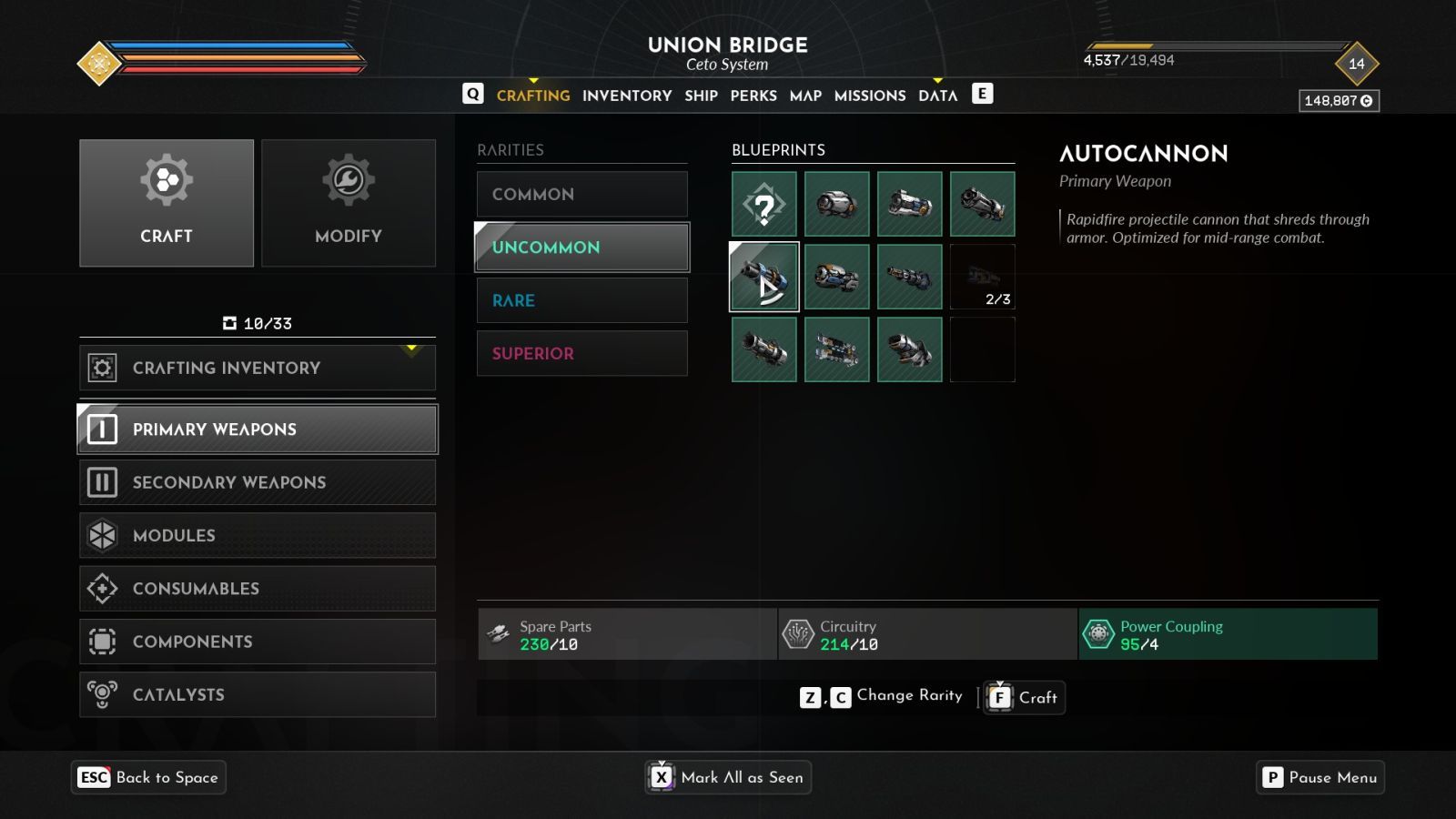Open the Modules category

[x=257, y=535]
